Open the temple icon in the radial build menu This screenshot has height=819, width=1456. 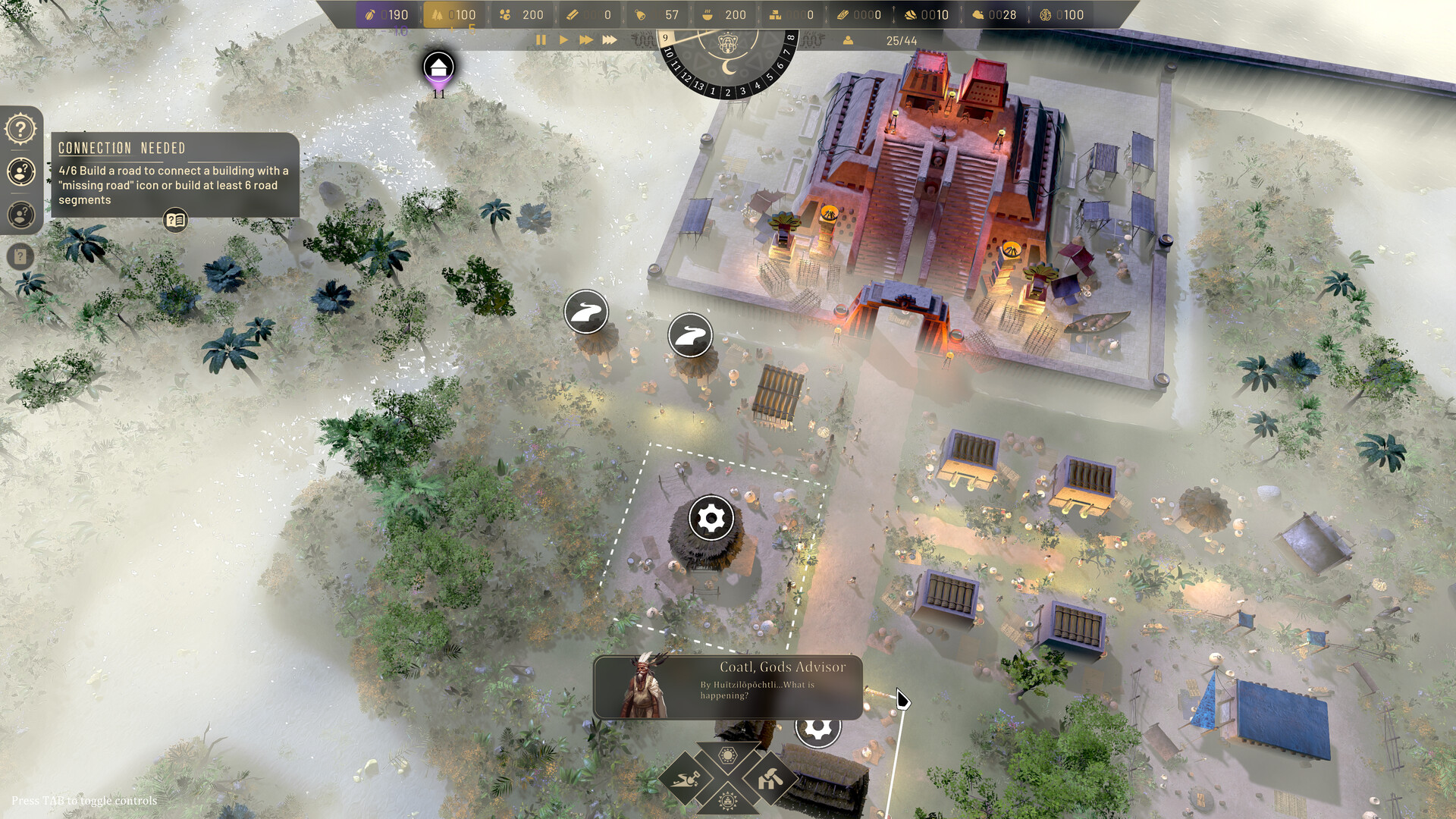pyautogui.click(x=728, y=800)
